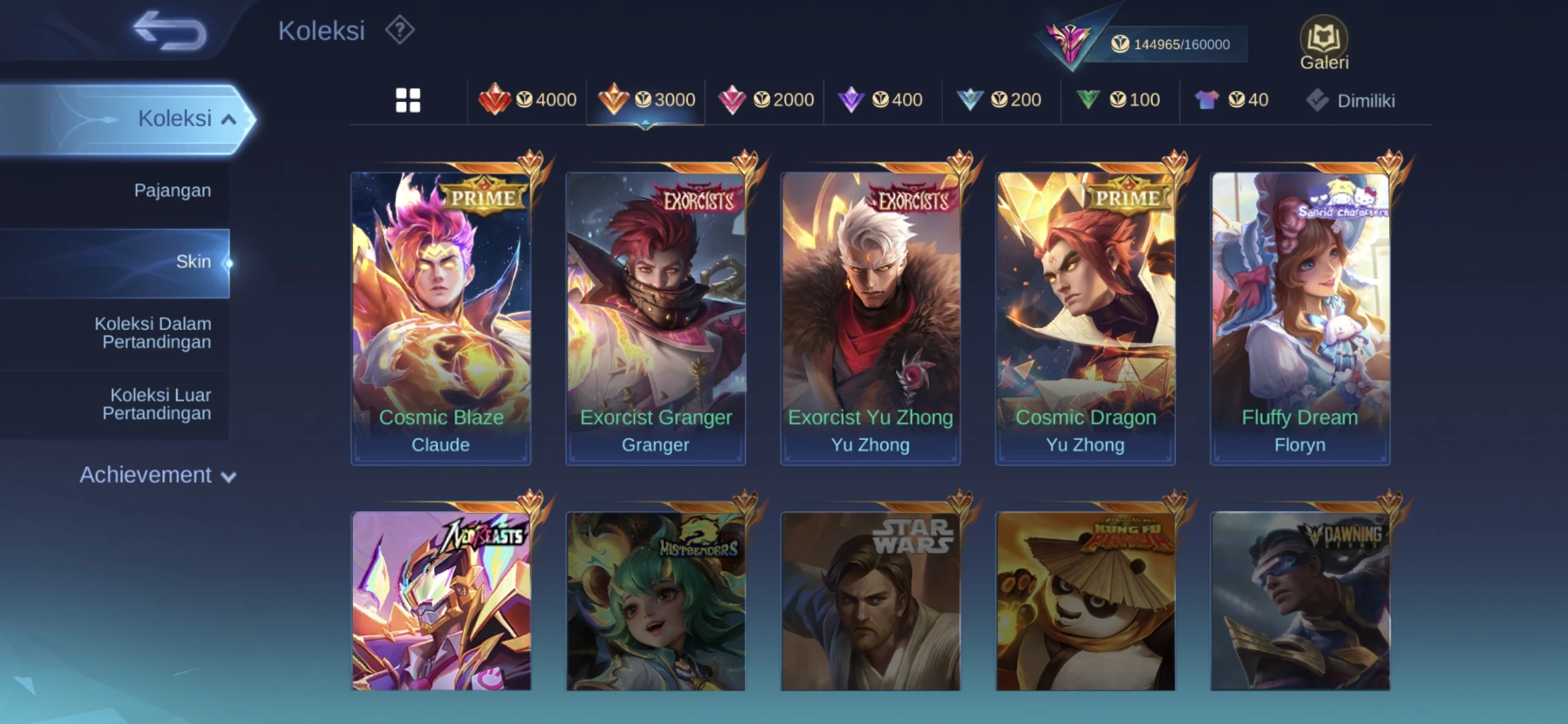The height and width of the screenshot is (724, 1568).
Task: Show the 40 point shirt tier
Action: click(1232, 101)
